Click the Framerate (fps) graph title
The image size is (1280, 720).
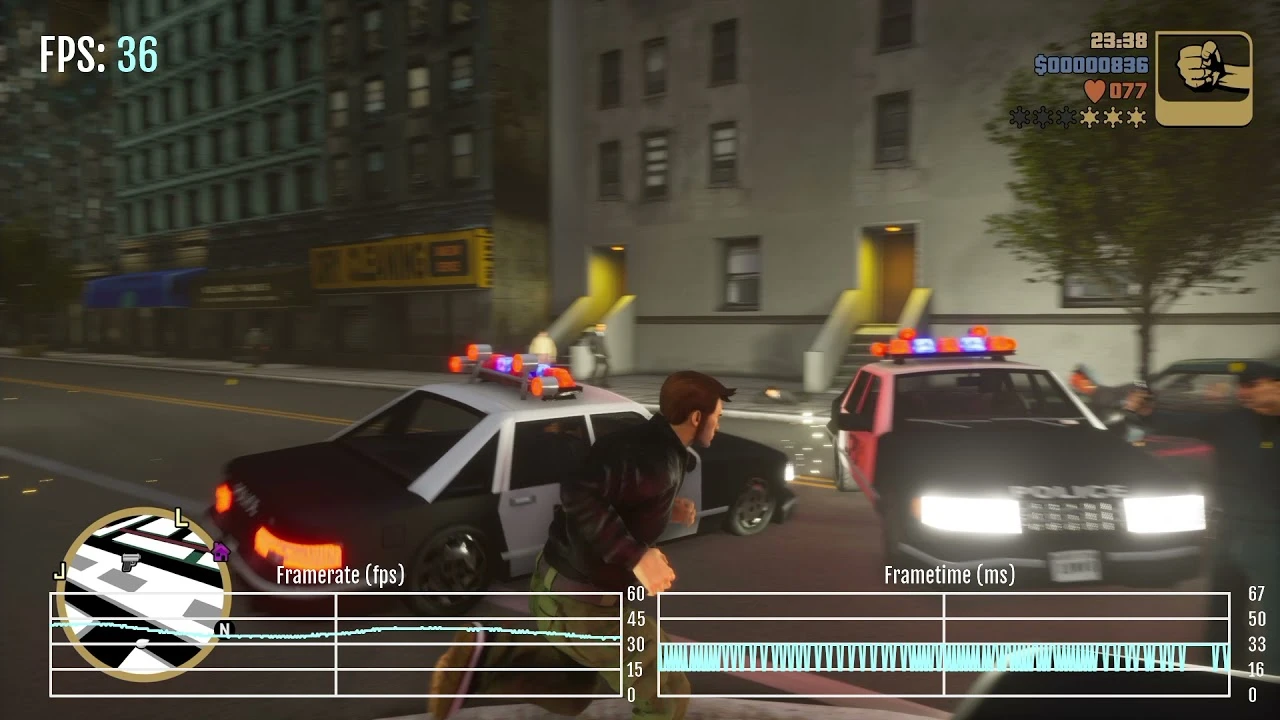point(340,576)
